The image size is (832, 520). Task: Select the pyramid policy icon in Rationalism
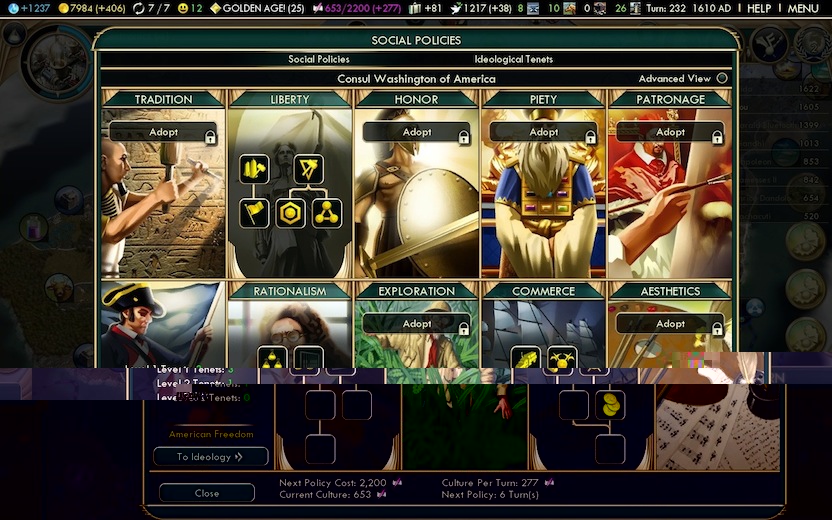click(x=272, y=360)
